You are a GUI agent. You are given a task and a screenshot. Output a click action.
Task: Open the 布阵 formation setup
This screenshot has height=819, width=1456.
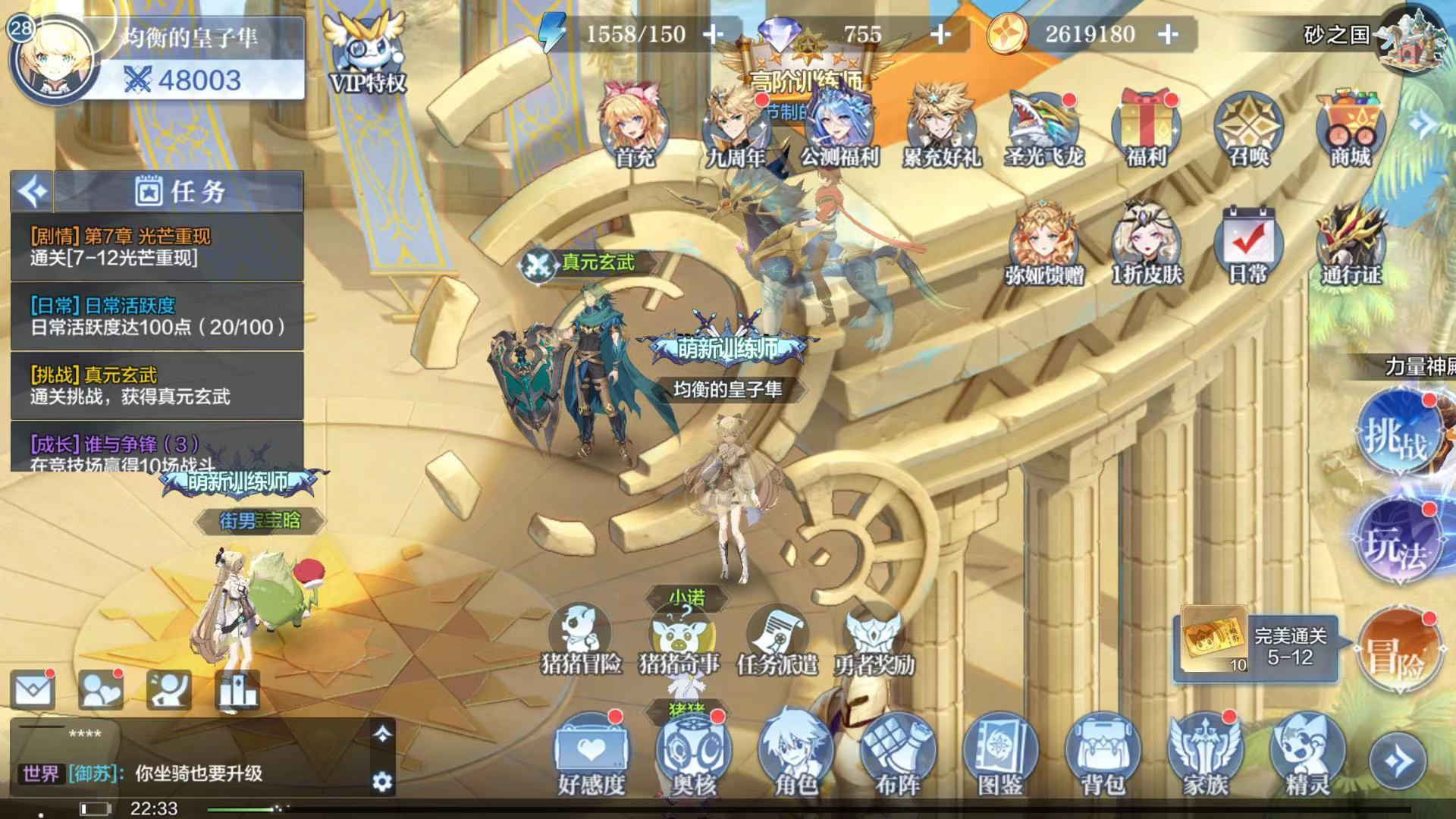pos(898,753)
